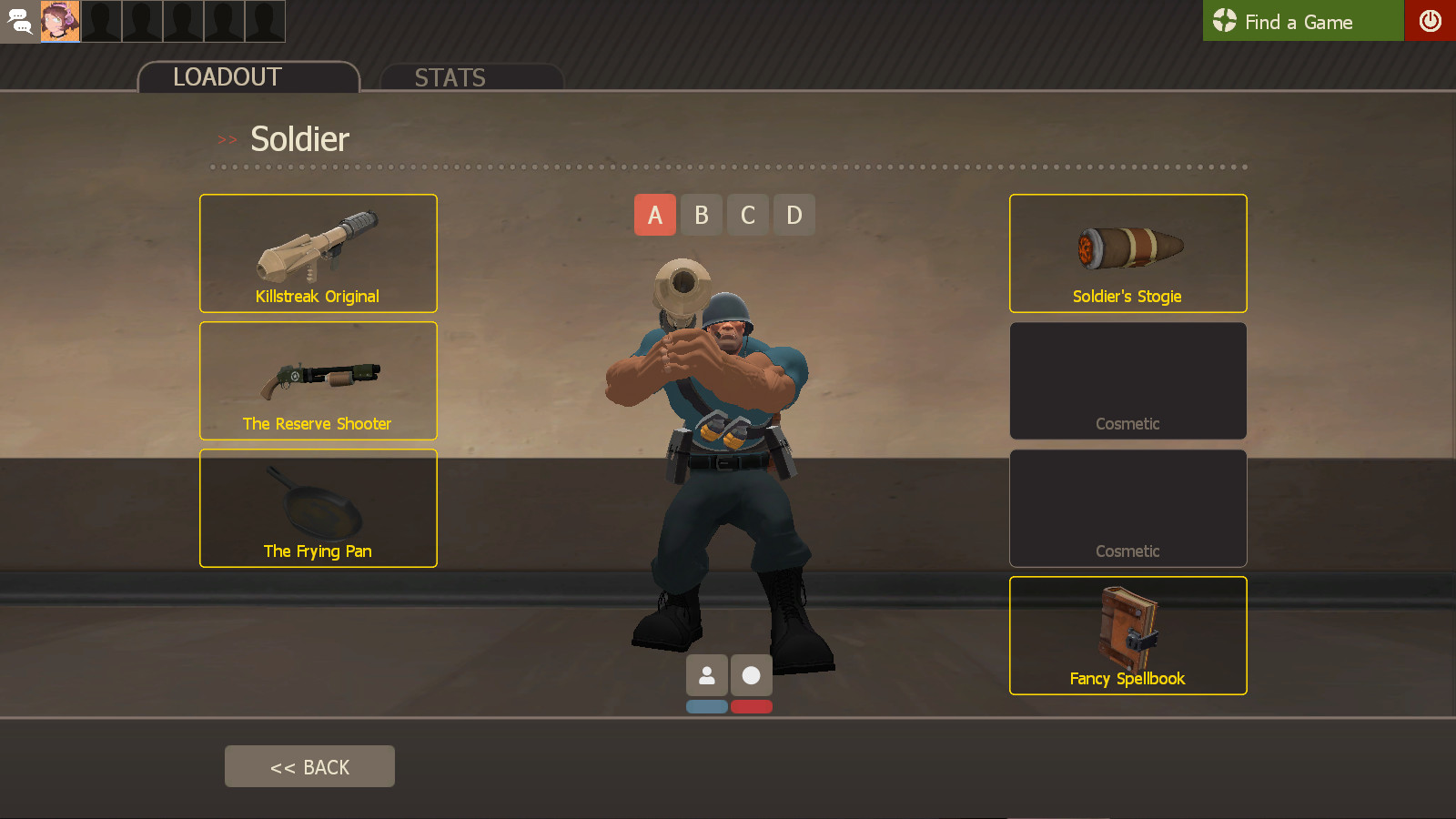This screenshot has width=1456, height=819.
Task: Switch to the STATS tab
Action: click(x=450, y=78)
